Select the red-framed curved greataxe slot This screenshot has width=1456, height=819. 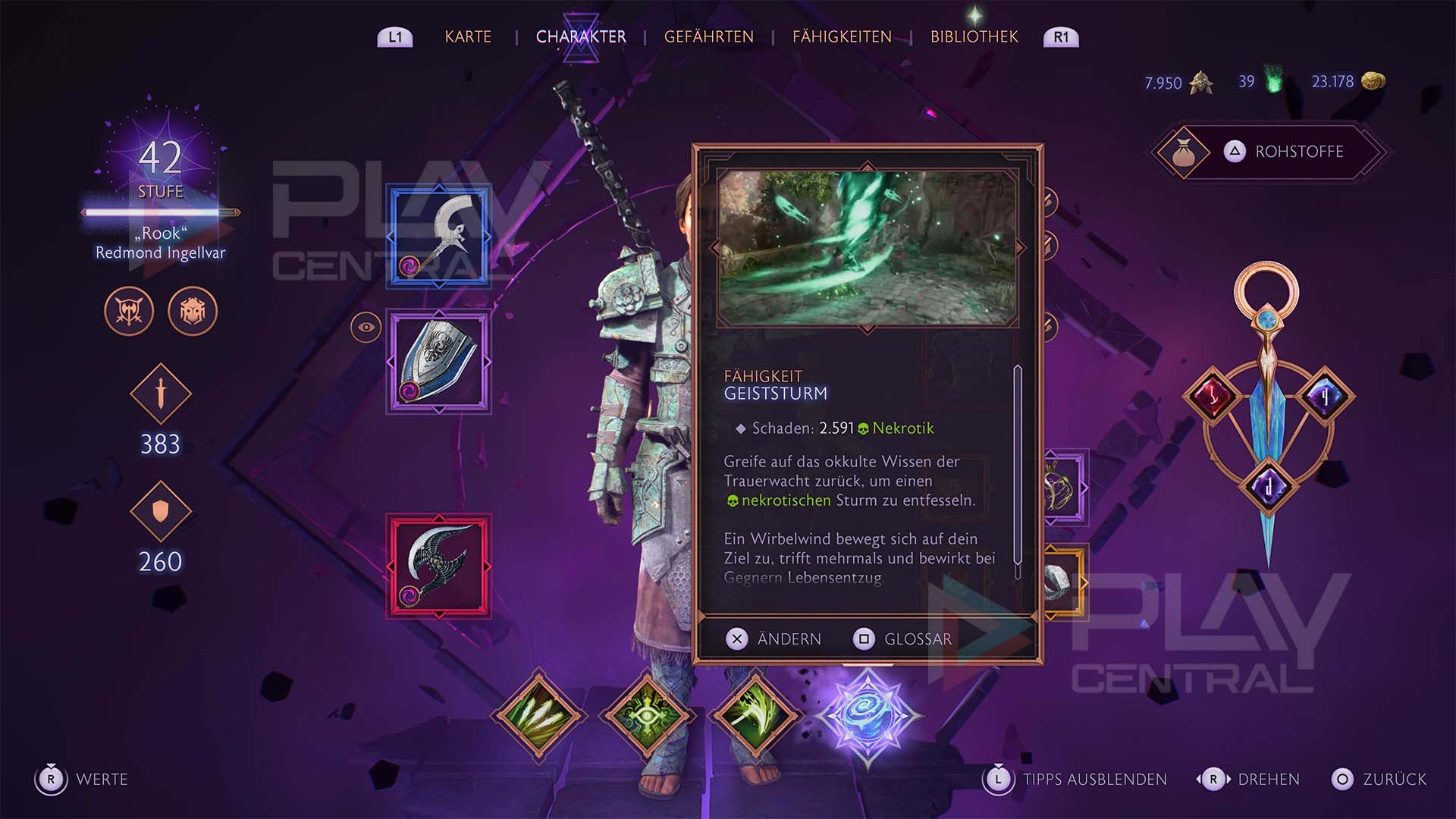click(x=439, y=566)
